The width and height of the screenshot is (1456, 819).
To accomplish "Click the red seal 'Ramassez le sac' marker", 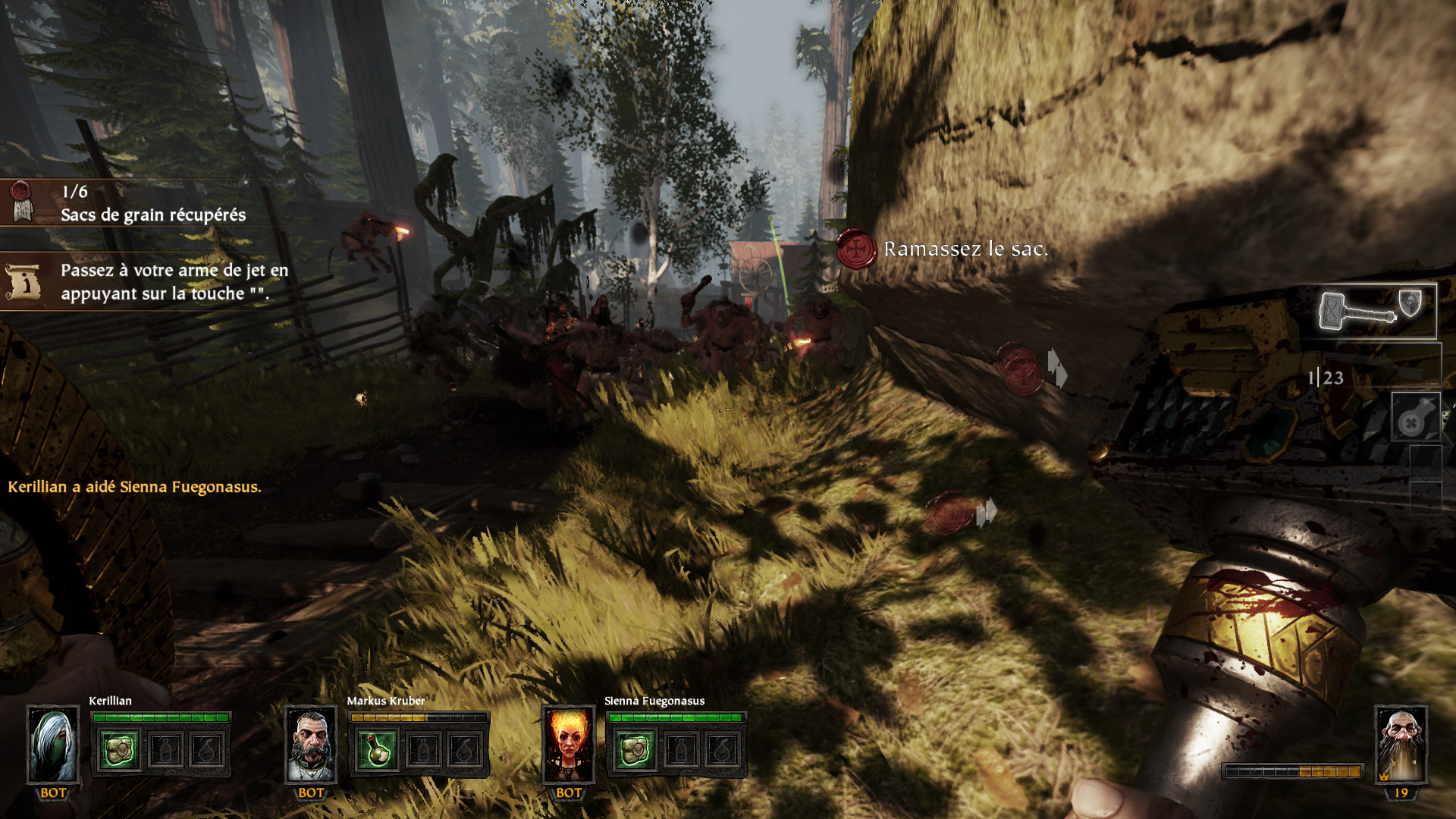I will coord(857,248).
